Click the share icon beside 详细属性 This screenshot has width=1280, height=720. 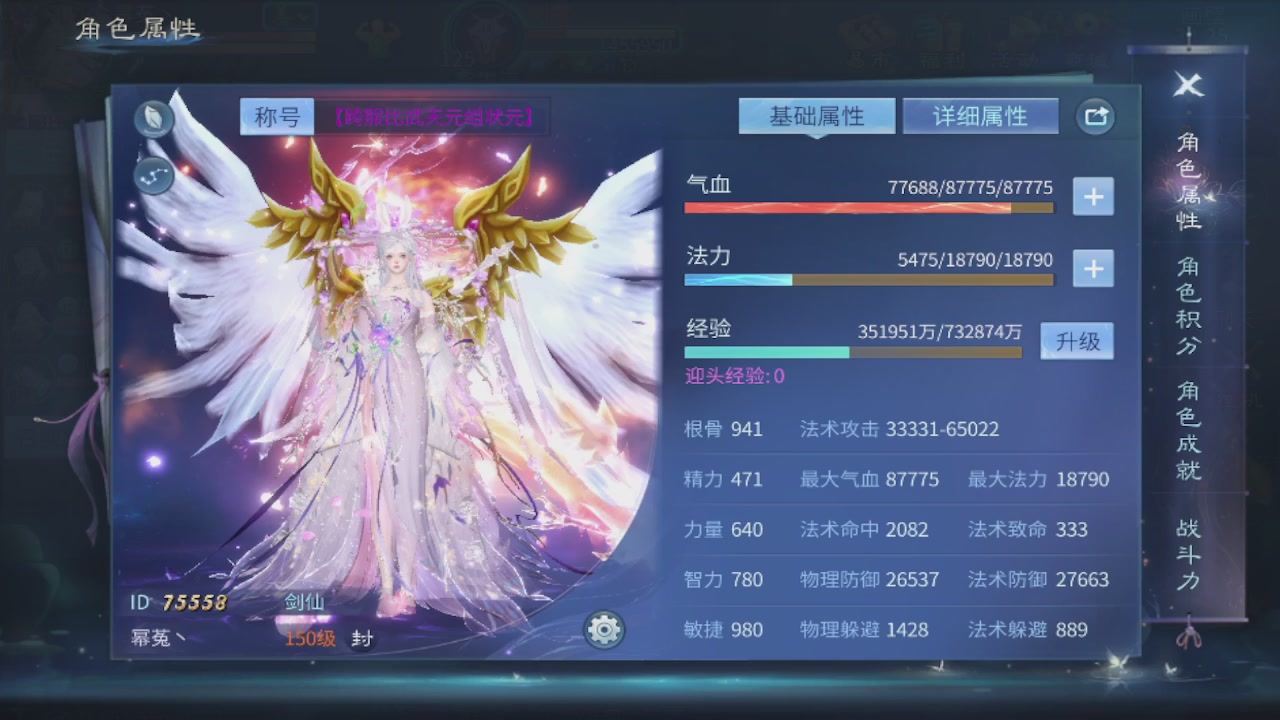pyautogui.click(x=1094, y=116)
